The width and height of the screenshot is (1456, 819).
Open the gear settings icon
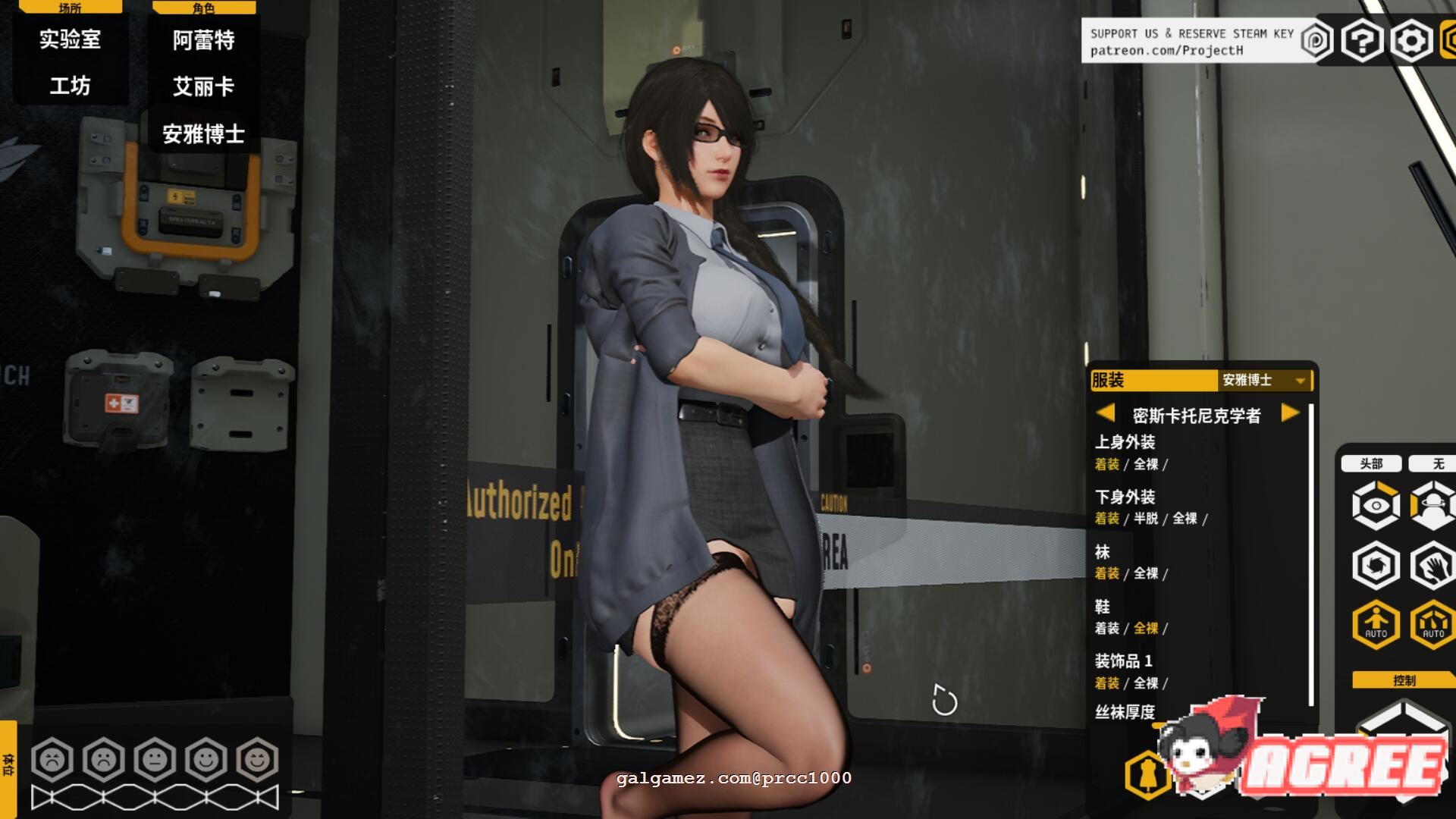click(x=1410, y=40)
